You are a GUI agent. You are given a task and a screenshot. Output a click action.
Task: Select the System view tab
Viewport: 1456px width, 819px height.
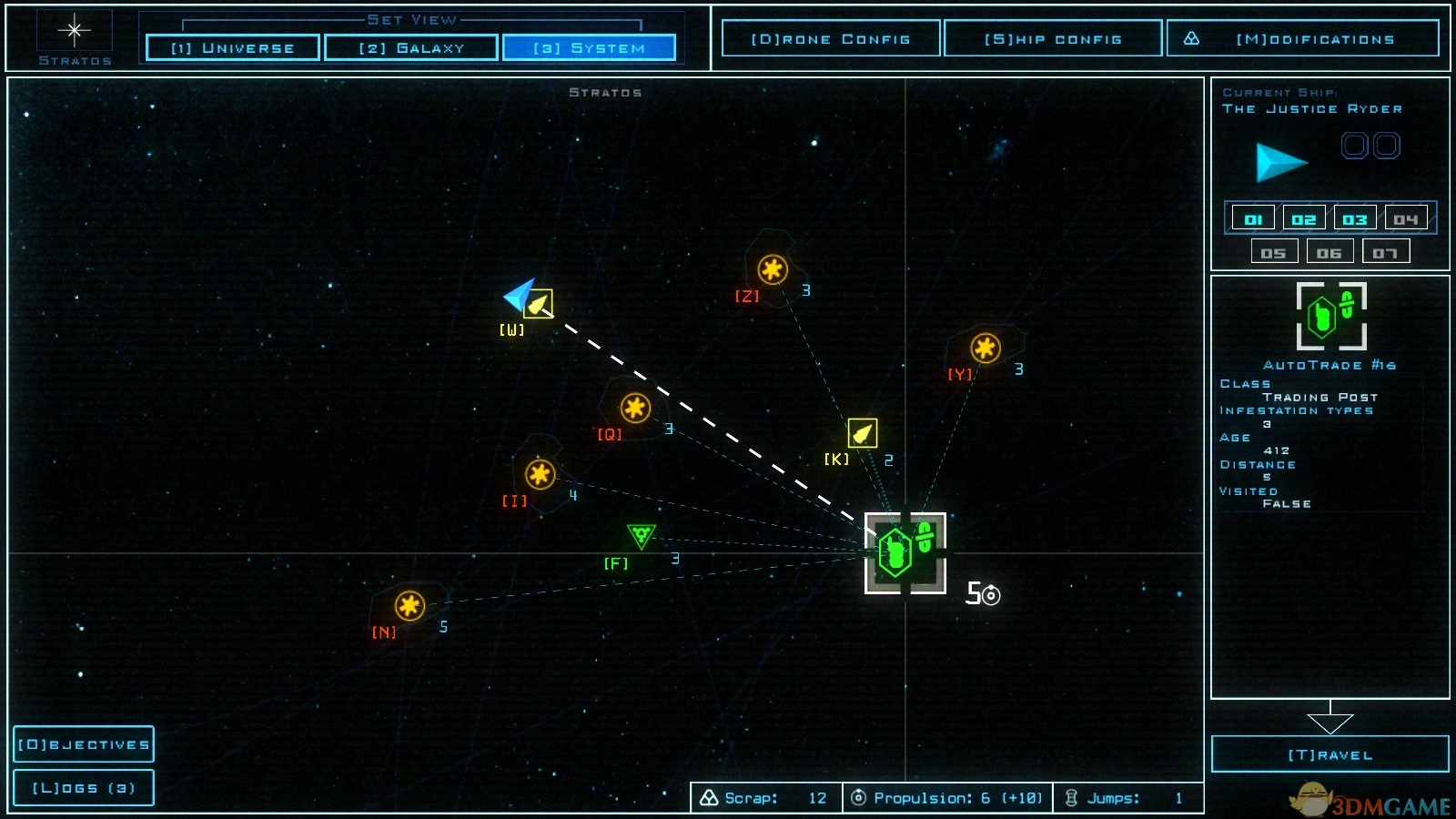pos(589,47)
